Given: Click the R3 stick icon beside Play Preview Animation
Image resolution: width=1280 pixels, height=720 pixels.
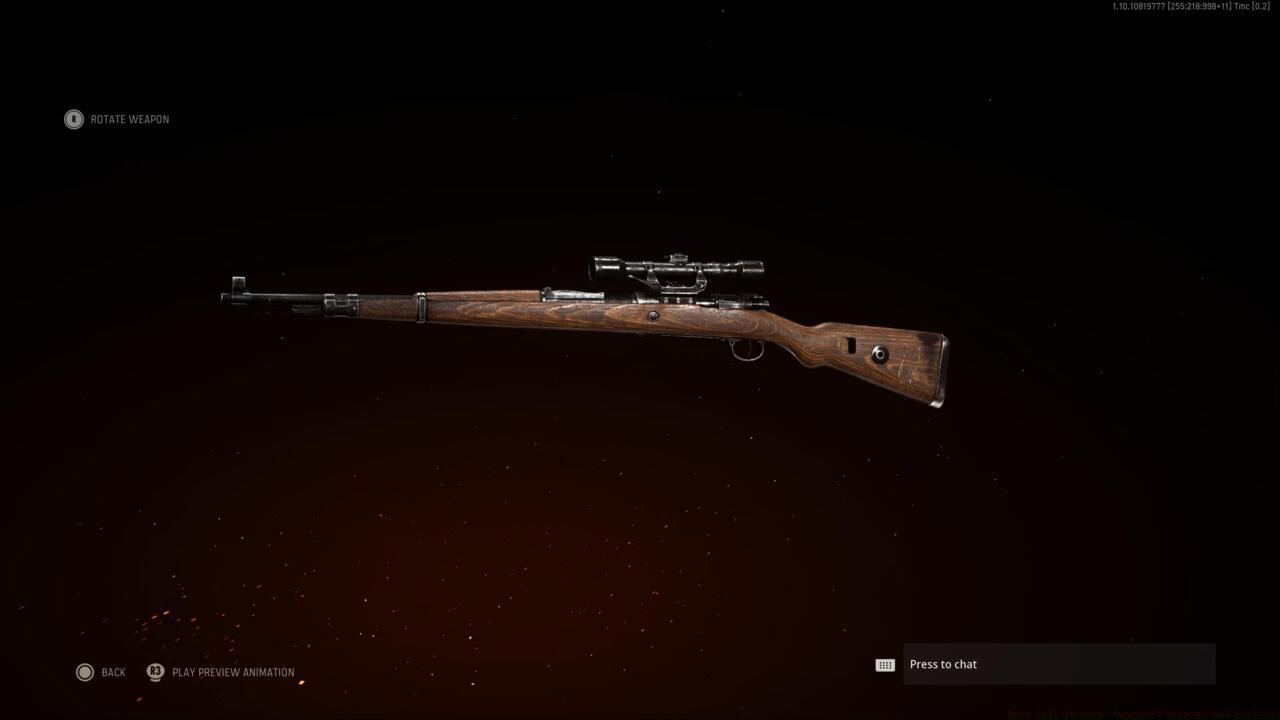Looking at the screenshot, I should pyautogui.click(x=155, y=672).
